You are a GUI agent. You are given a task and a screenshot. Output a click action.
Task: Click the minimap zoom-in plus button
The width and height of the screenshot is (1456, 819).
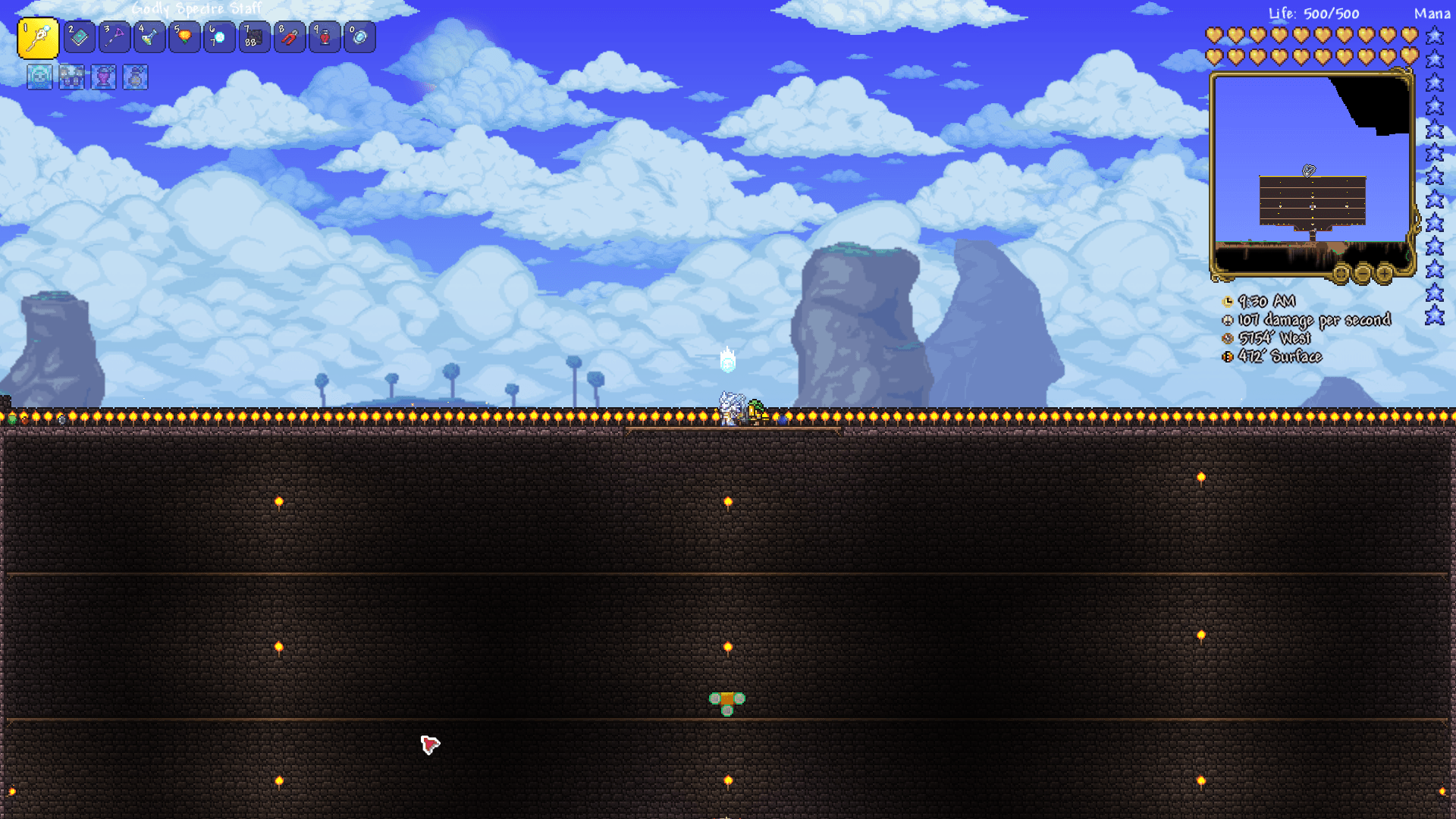pos(1383,274)
